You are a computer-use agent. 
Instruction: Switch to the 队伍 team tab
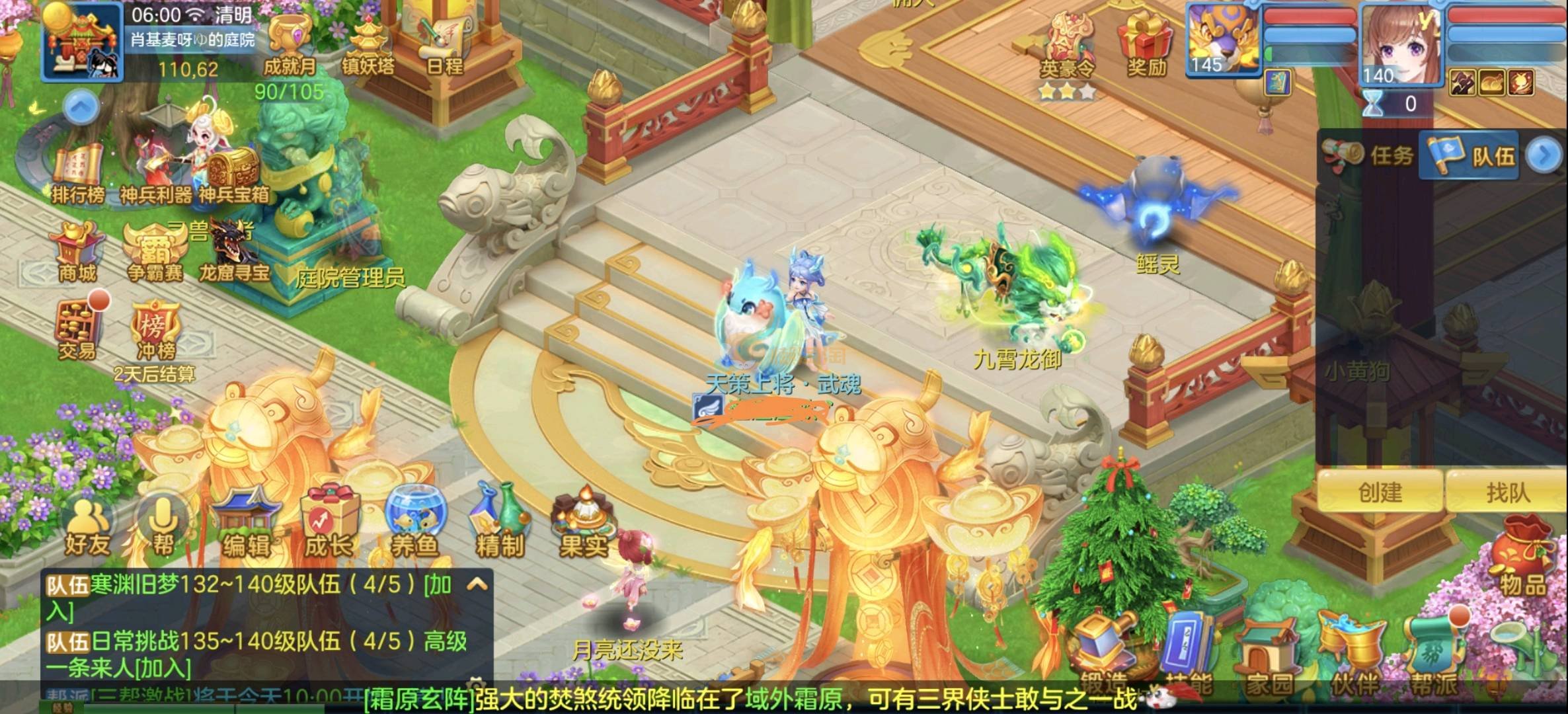coord(1471,156)
